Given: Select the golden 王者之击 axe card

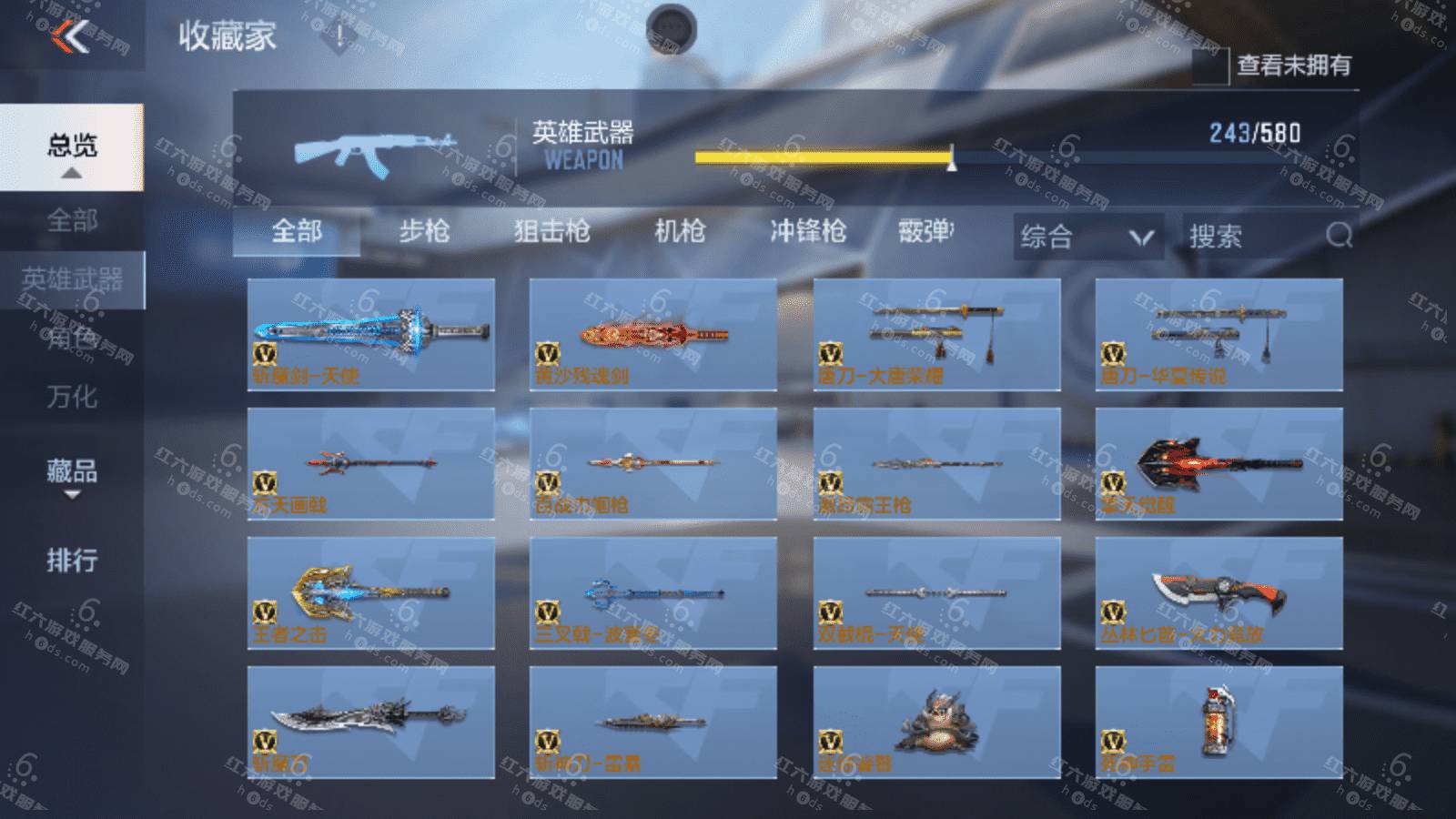Looking at the screenshot, I should [x=371, y=592].
